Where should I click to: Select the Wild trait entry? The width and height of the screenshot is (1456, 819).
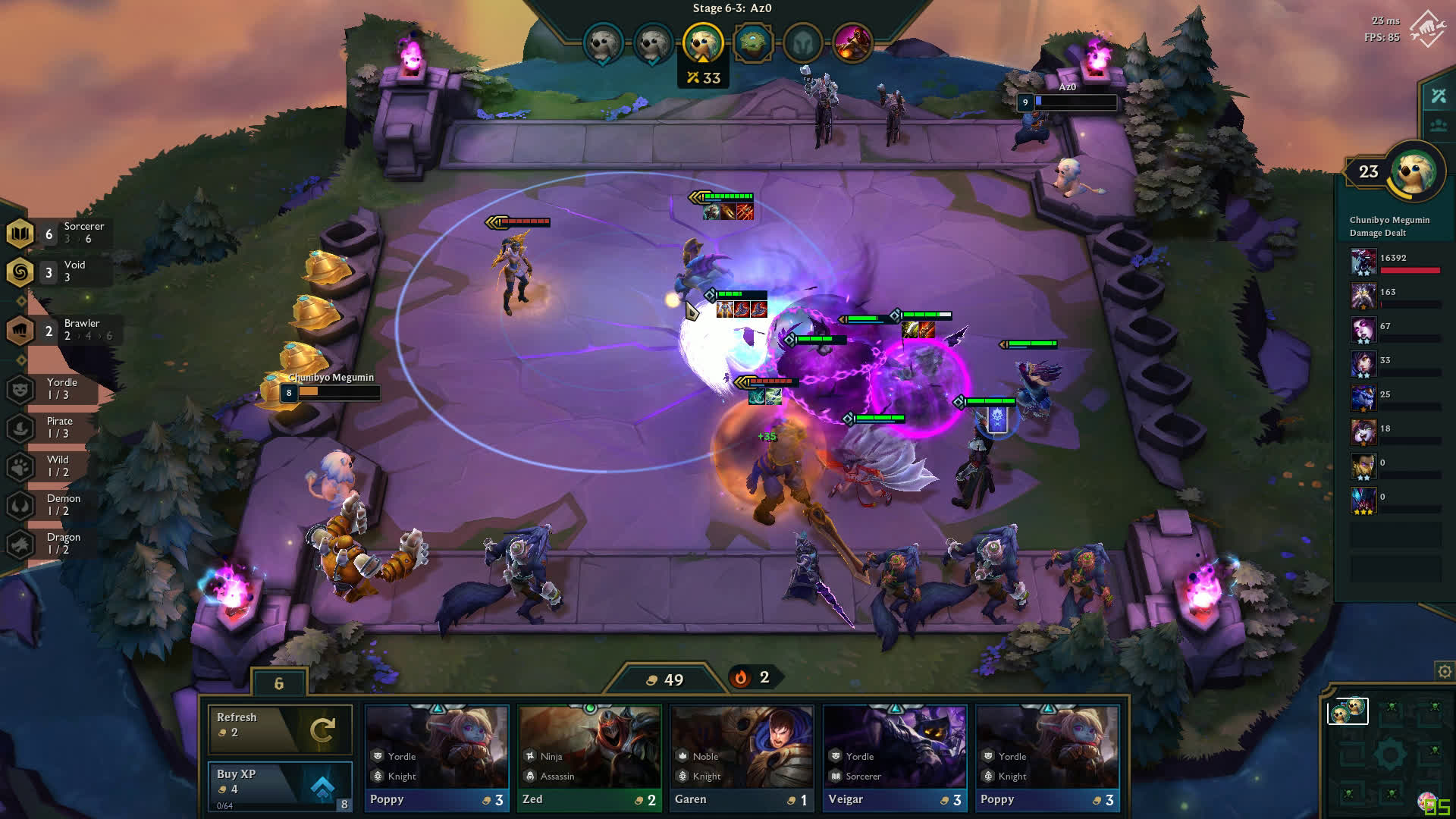click(x=53, y=466)
